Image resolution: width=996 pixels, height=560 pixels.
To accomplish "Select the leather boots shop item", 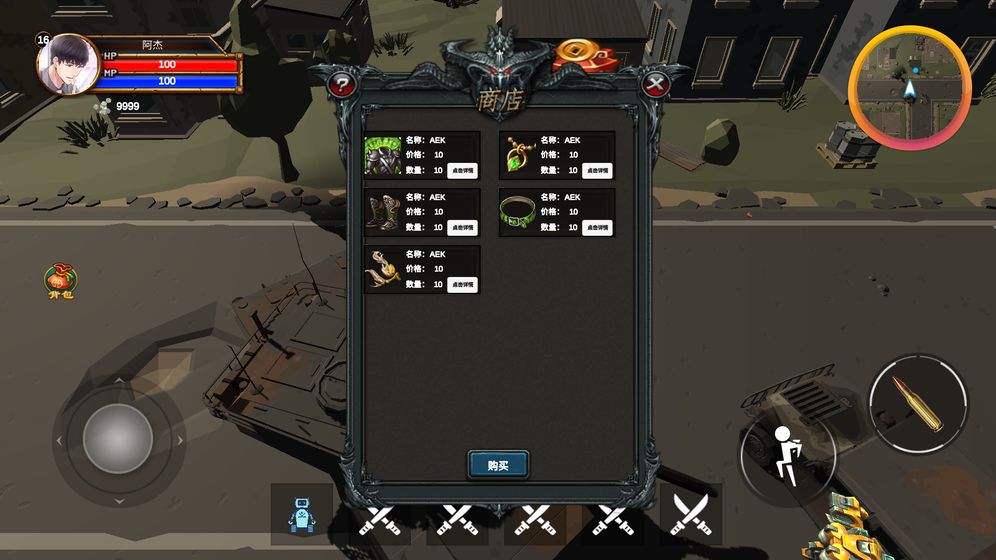I will pyautogui.click(x=383, y=213).
